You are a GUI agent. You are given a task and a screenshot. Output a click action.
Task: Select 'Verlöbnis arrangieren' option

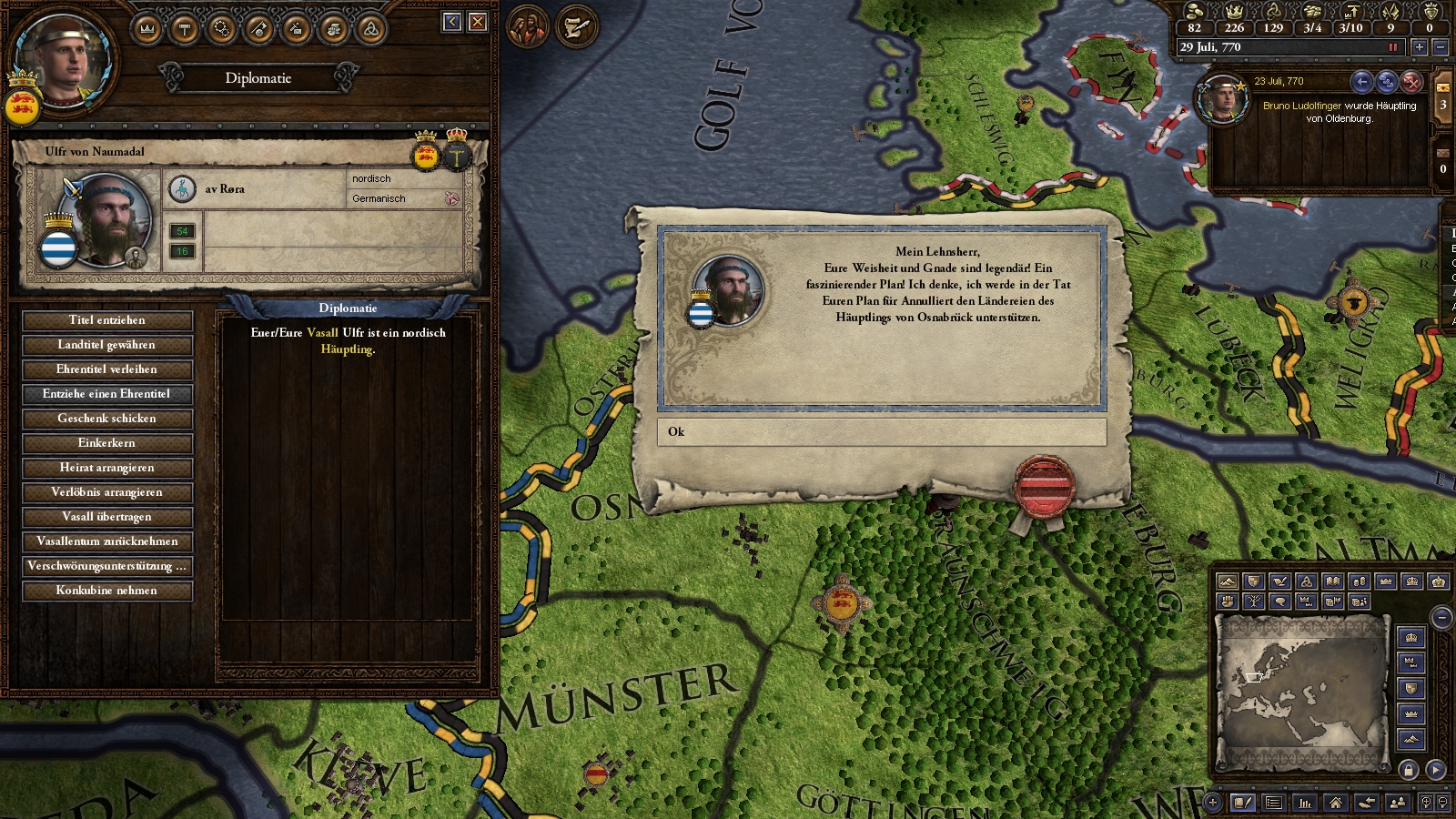[x=107, y=492]
